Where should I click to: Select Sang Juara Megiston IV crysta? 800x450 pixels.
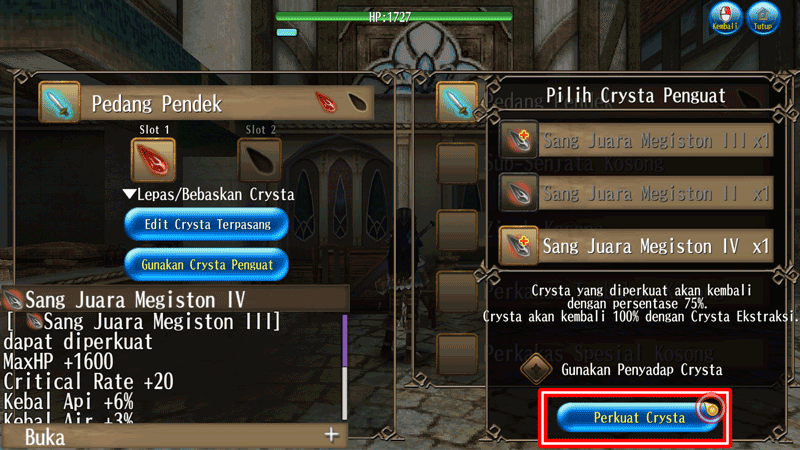pos(635,244)
